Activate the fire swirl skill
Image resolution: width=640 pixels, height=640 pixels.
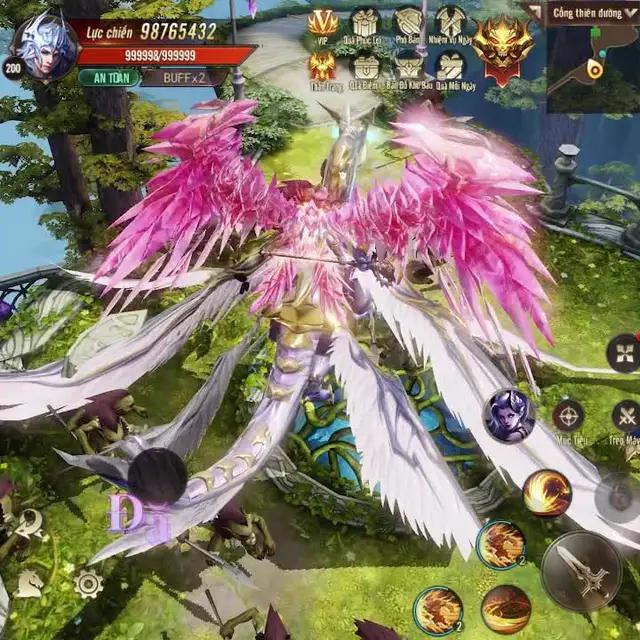point(547,492)
